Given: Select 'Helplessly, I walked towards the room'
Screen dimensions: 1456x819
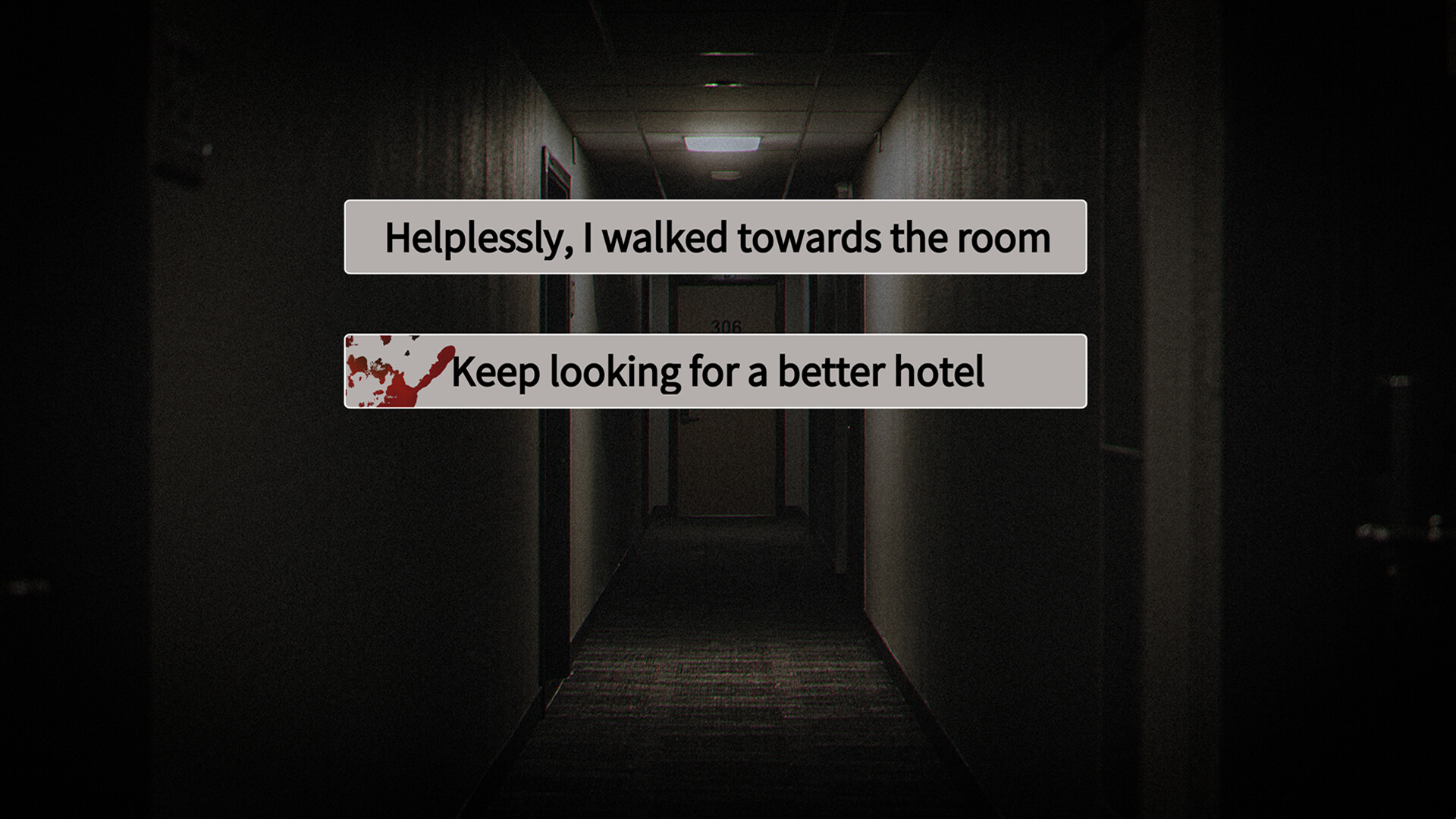Looking at the screenshot, I should 717,237.
